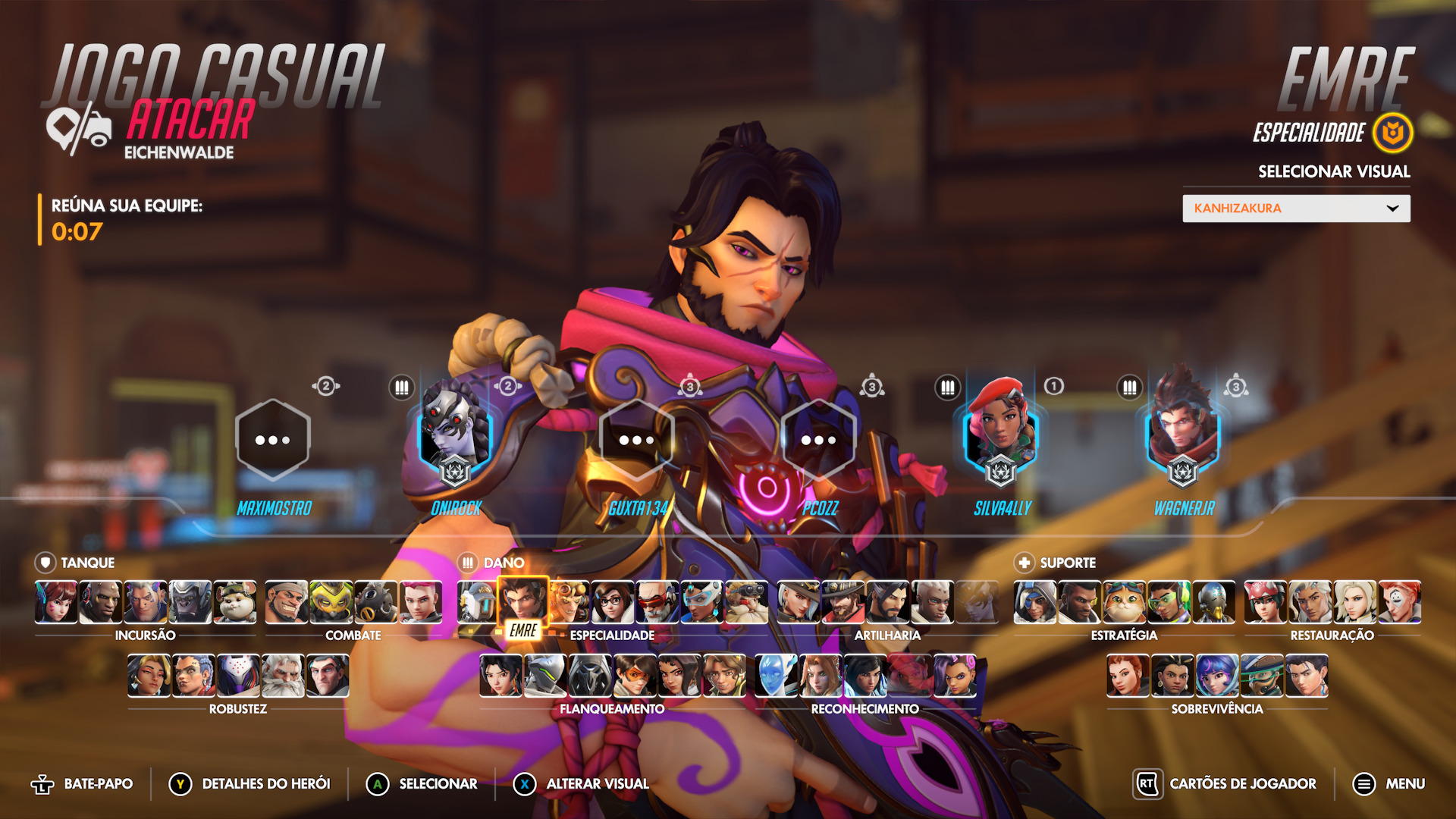Choose Brigitte from the Sobrevivência group
This screenshot has height=819, width=1456.
[1128, 676]
